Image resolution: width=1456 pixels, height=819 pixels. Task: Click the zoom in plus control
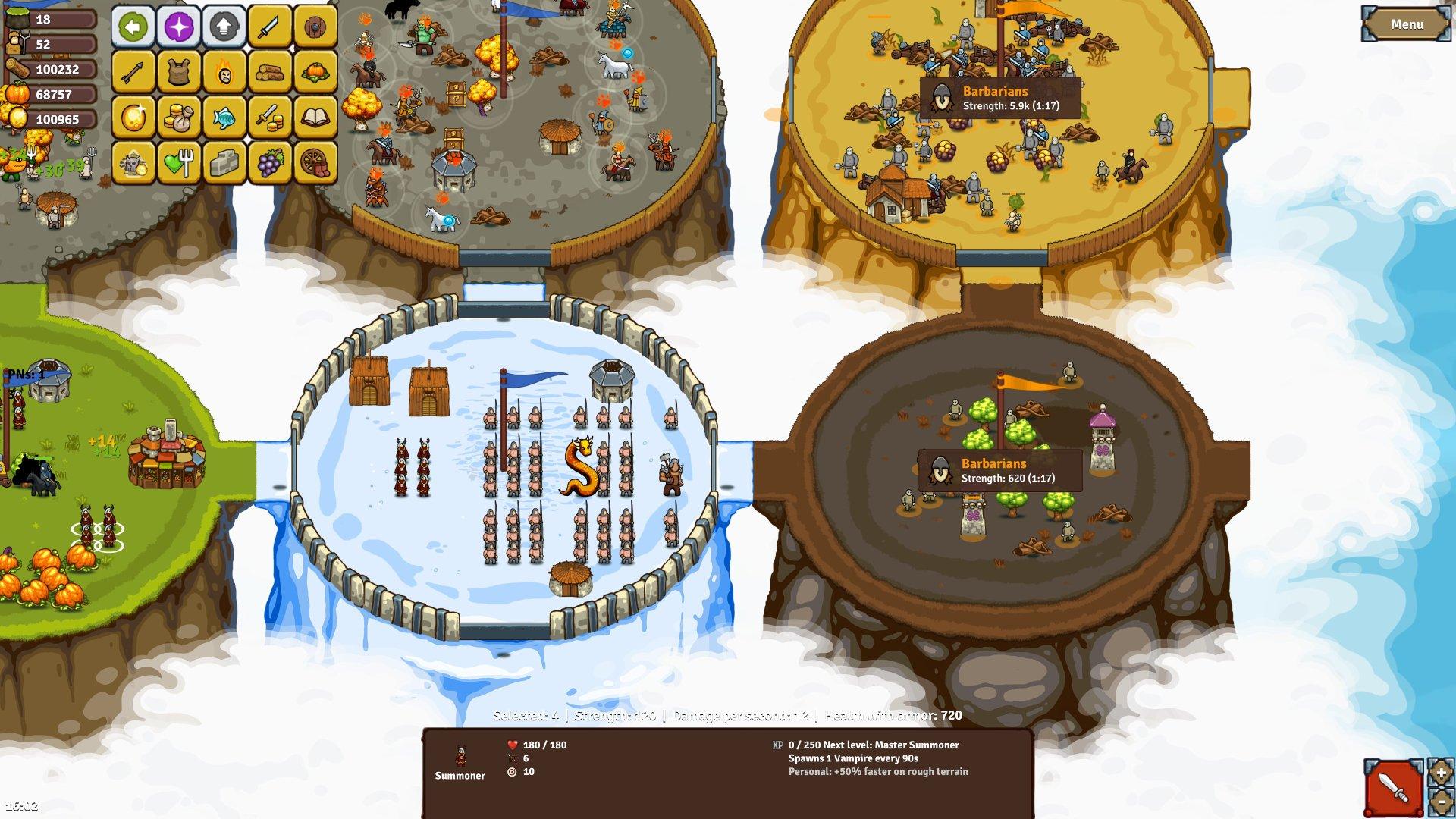pyautogui.click(x=1440, y=774)
